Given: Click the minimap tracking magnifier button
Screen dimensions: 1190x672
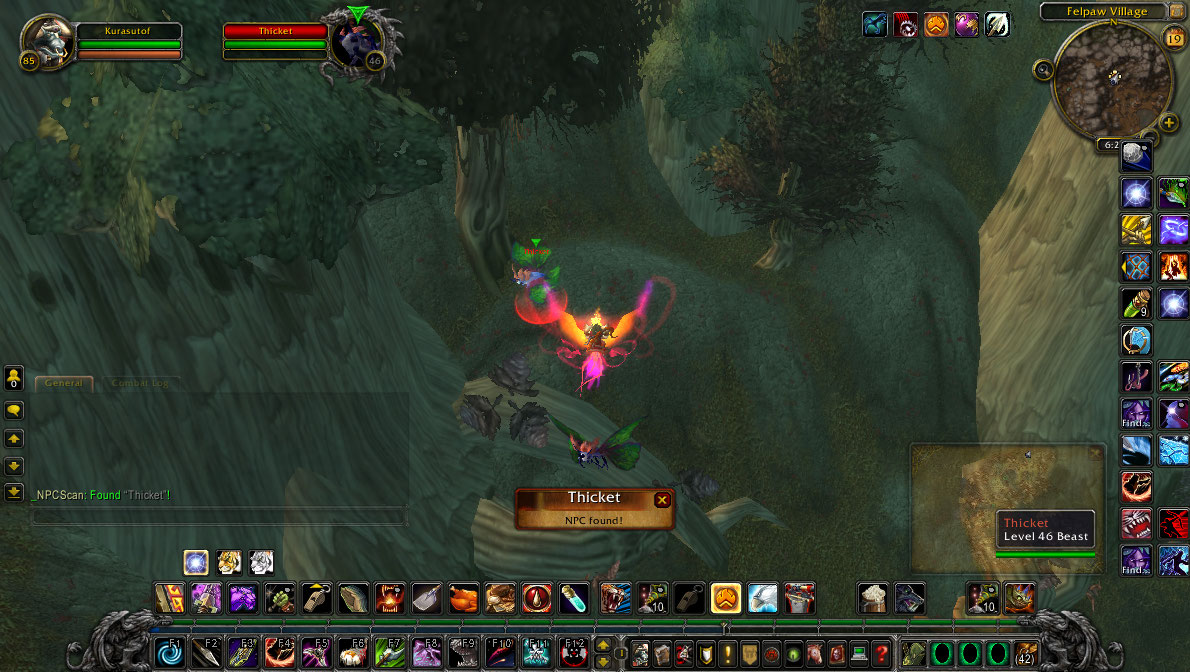Looking at the screenshot, I should click(x=1044, y=70).
